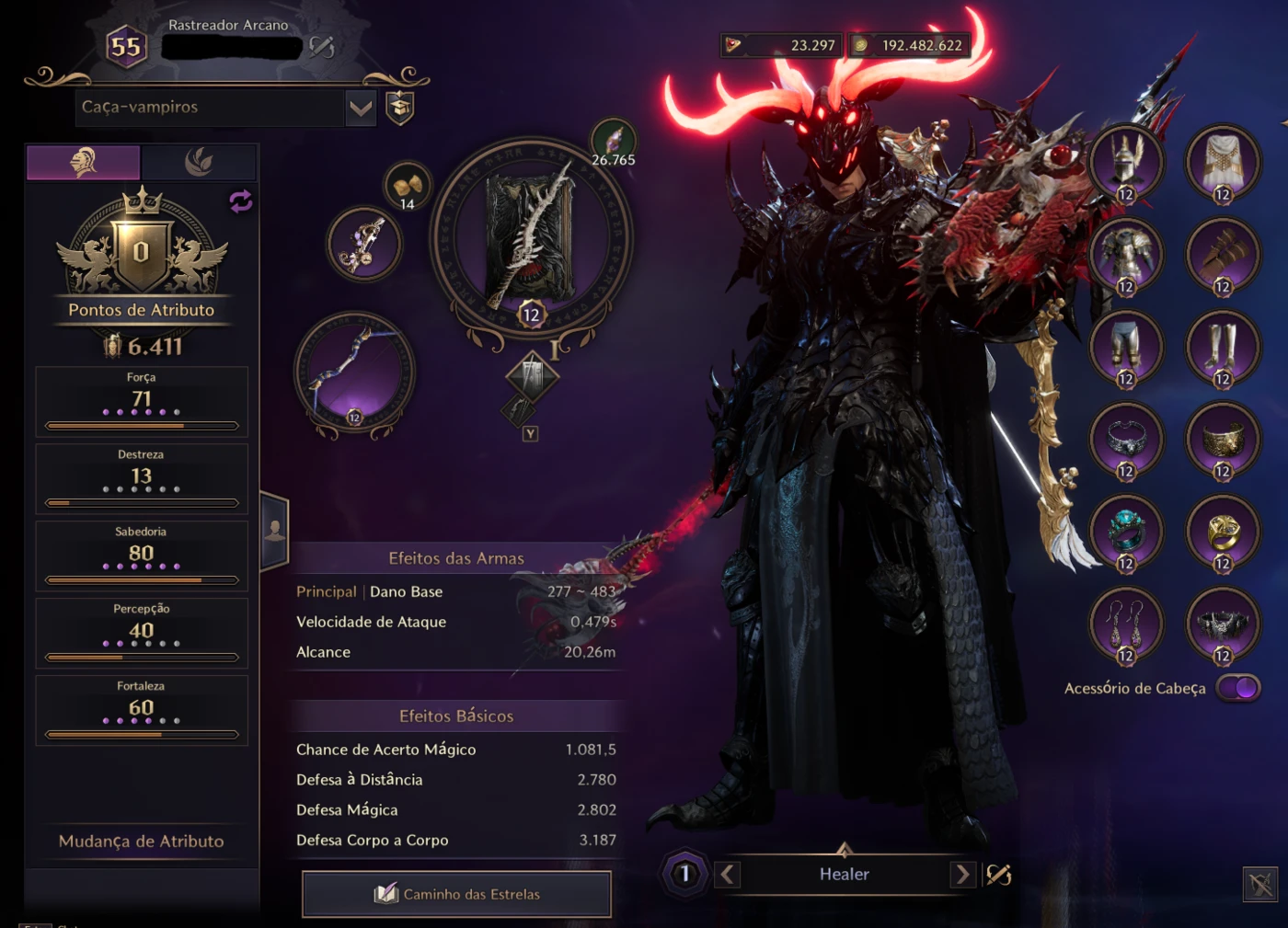
Task: Select the secondary bow weapon slot
Action: tap(354, 372)
